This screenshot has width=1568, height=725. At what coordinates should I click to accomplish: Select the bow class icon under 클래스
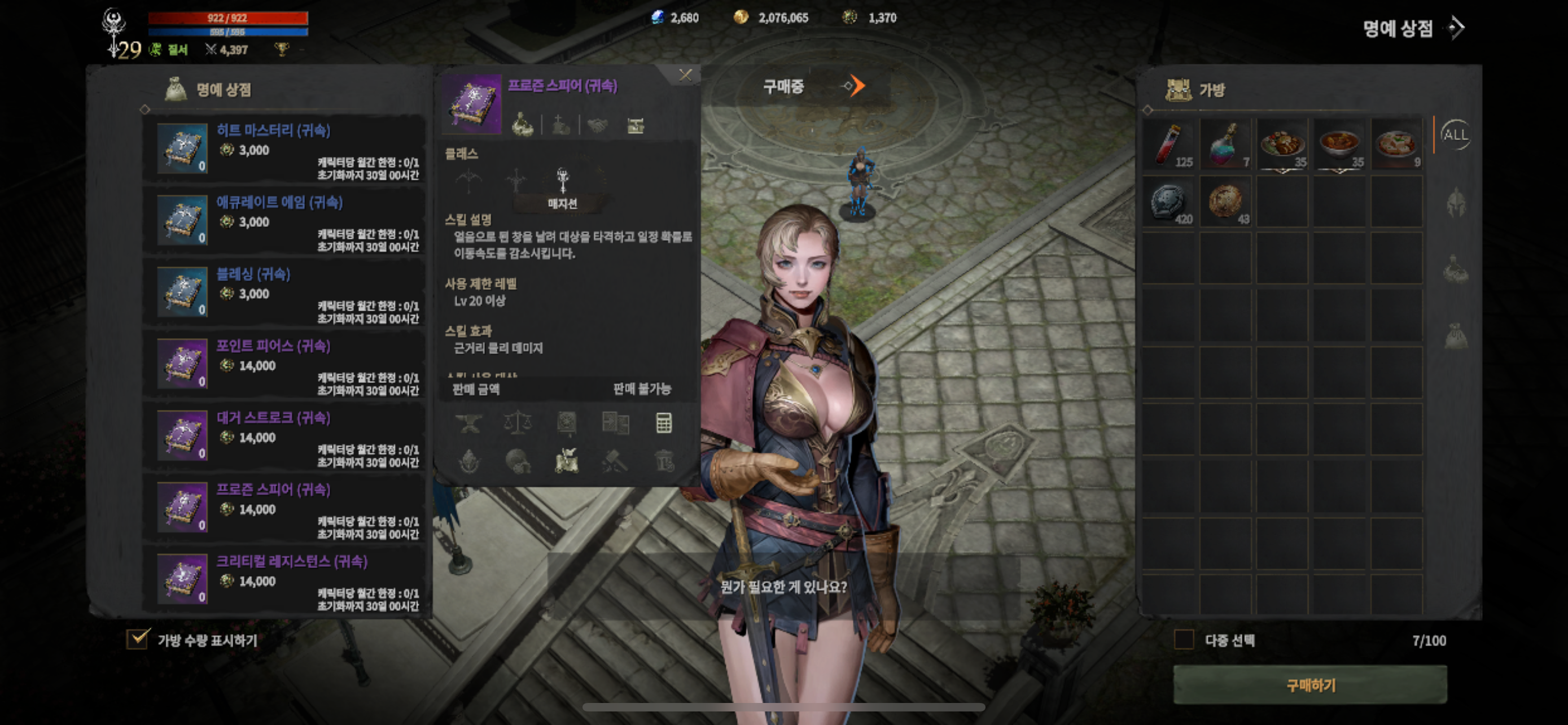[x=468, y=181]
